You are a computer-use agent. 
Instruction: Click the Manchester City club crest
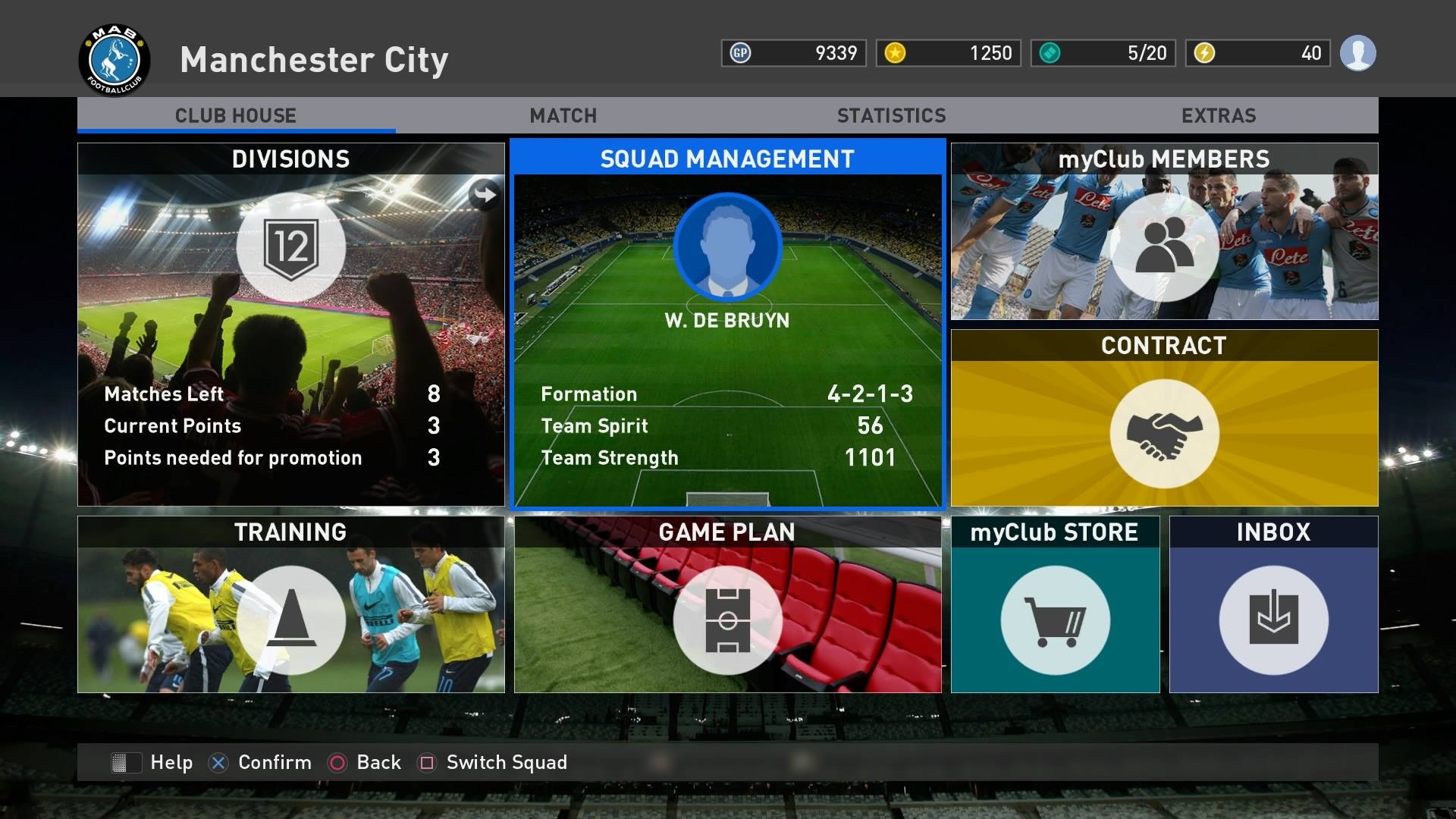click(x=115, y=60)
